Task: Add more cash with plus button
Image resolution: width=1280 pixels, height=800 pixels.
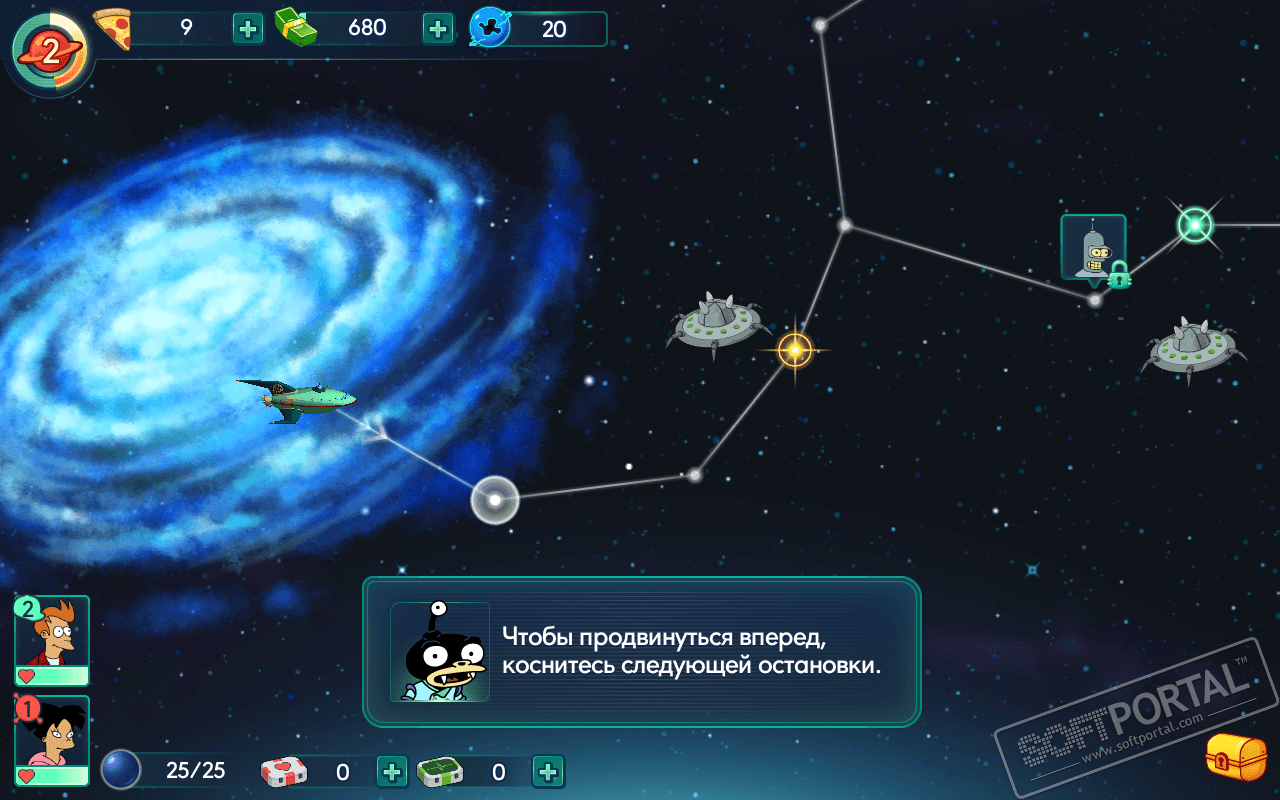Action: click(438, 28)
